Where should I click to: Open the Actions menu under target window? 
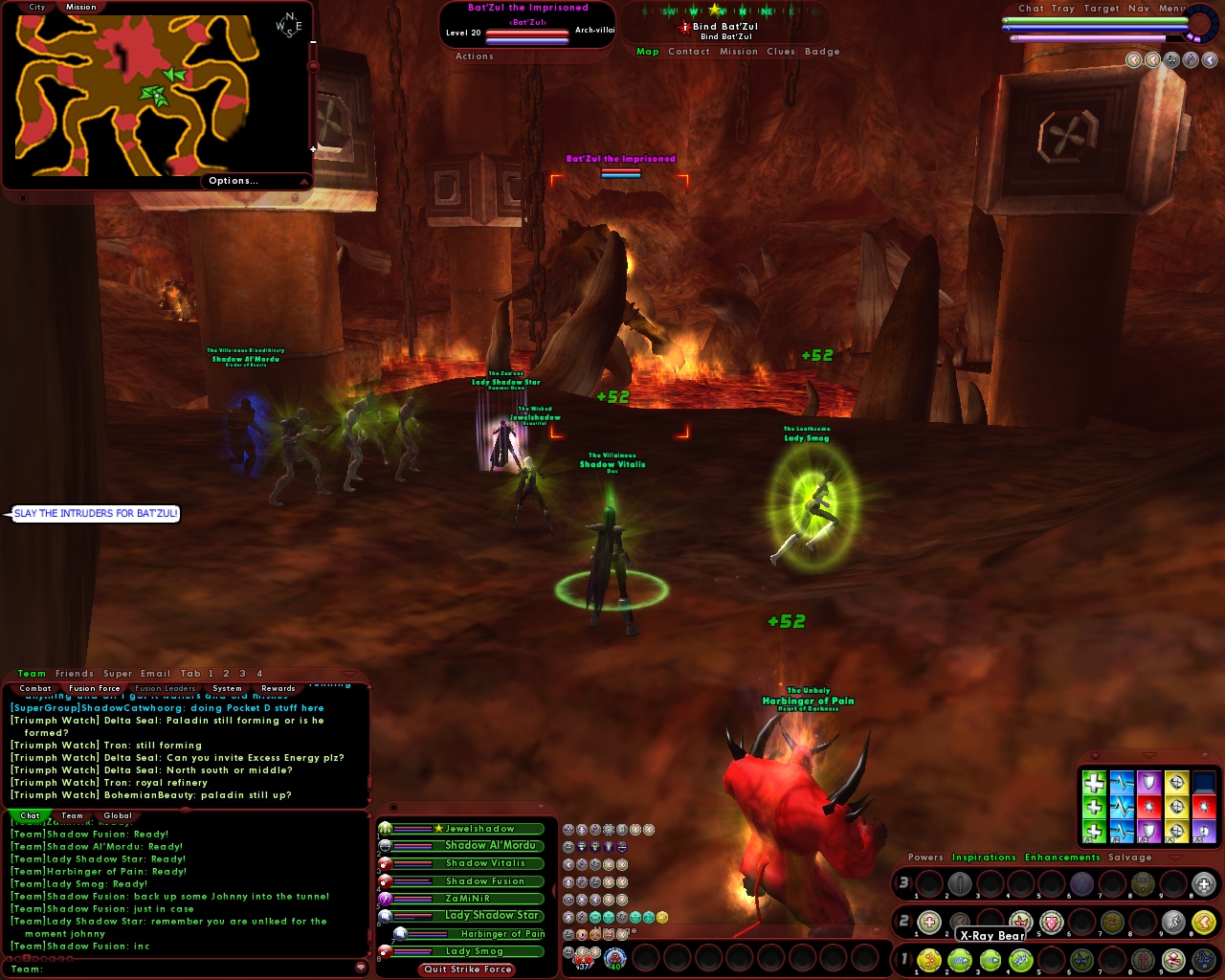[x=475, y=56]
